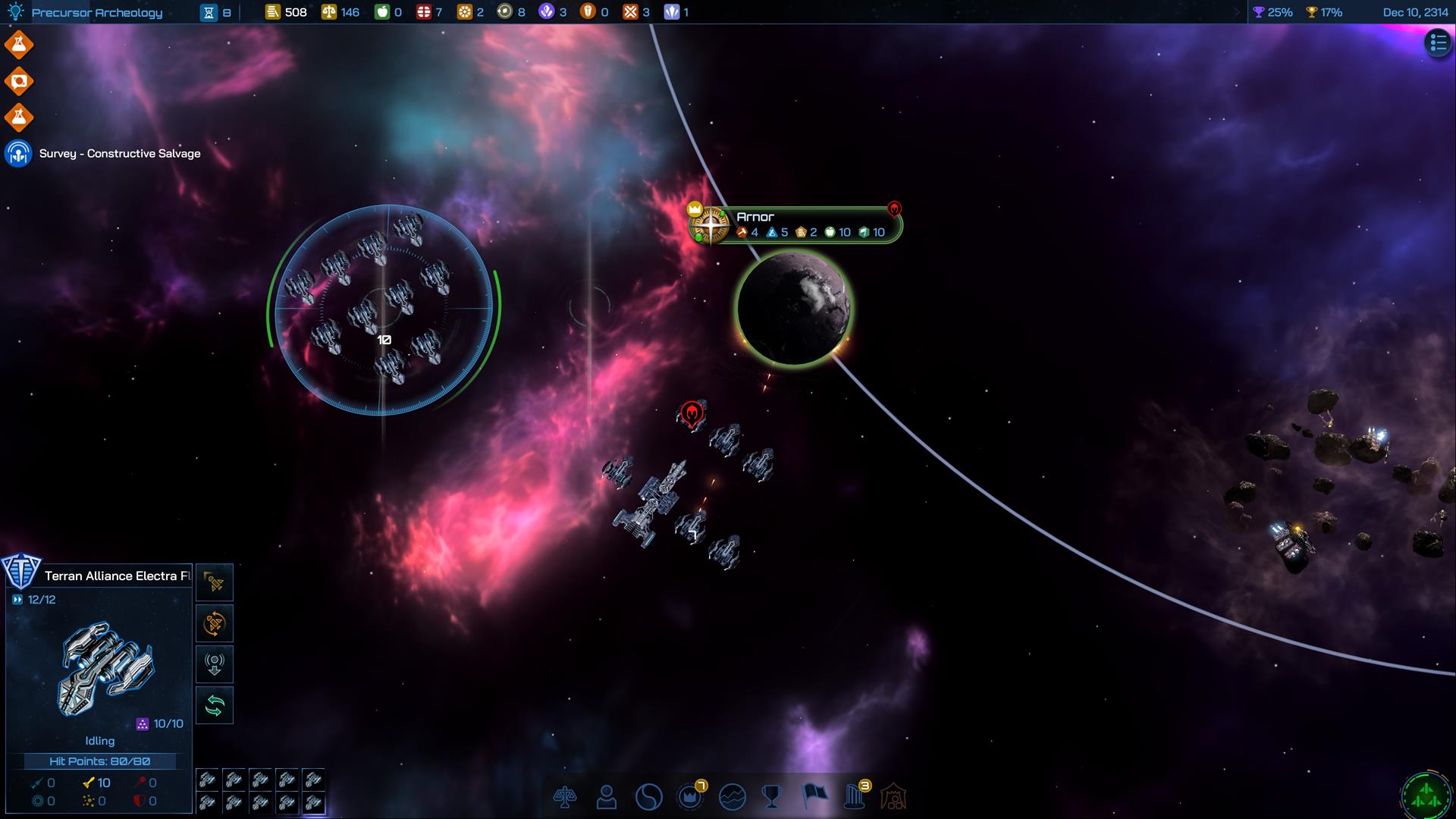1456x819 pixels.
Task: Open the harp screen with badge 3
Action: click(x=855, y=796)
